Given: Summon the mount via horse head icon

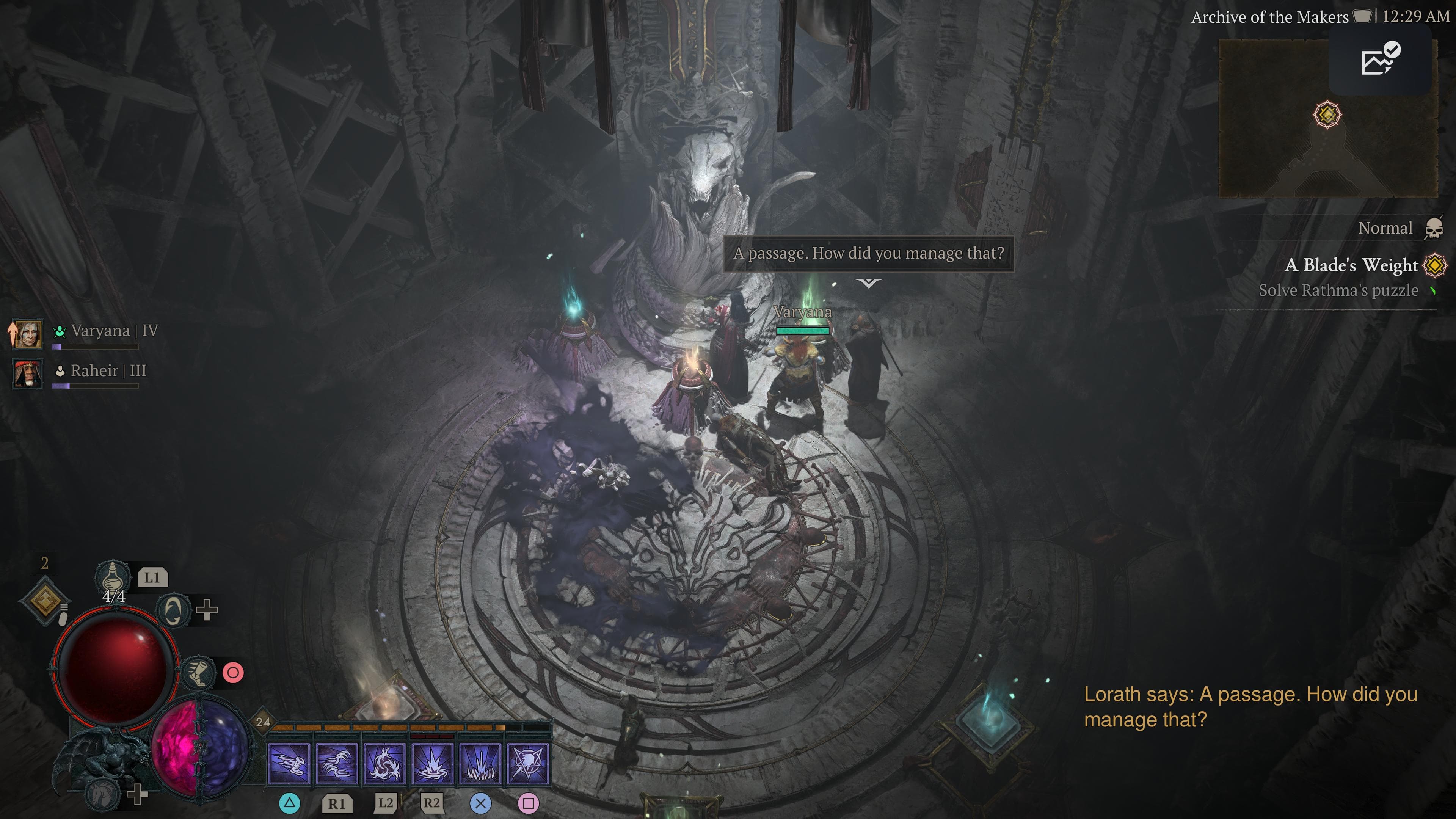Looking at the screenshot, I should pos(103,794).
